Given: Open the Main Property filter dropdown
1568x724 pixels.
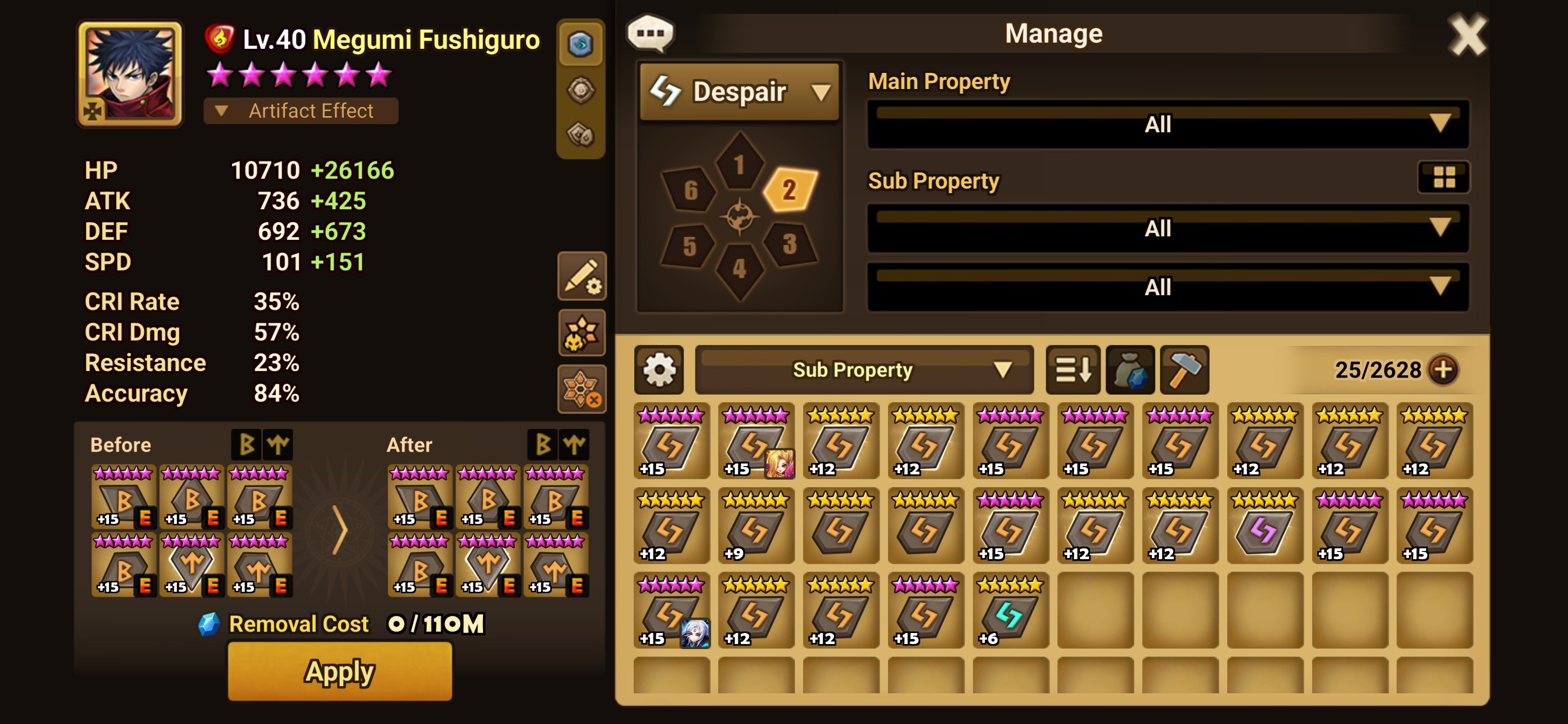Looking at the screenshot, I should coord(1167,124).
